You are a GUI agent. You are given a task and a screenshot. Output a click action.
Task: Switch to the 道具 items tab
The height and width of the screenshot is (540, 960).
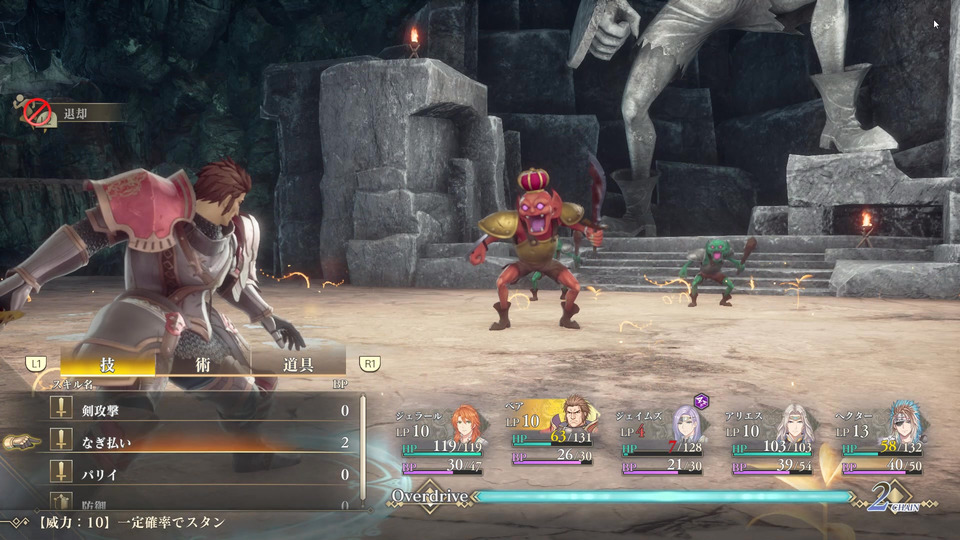pos(298,364)
